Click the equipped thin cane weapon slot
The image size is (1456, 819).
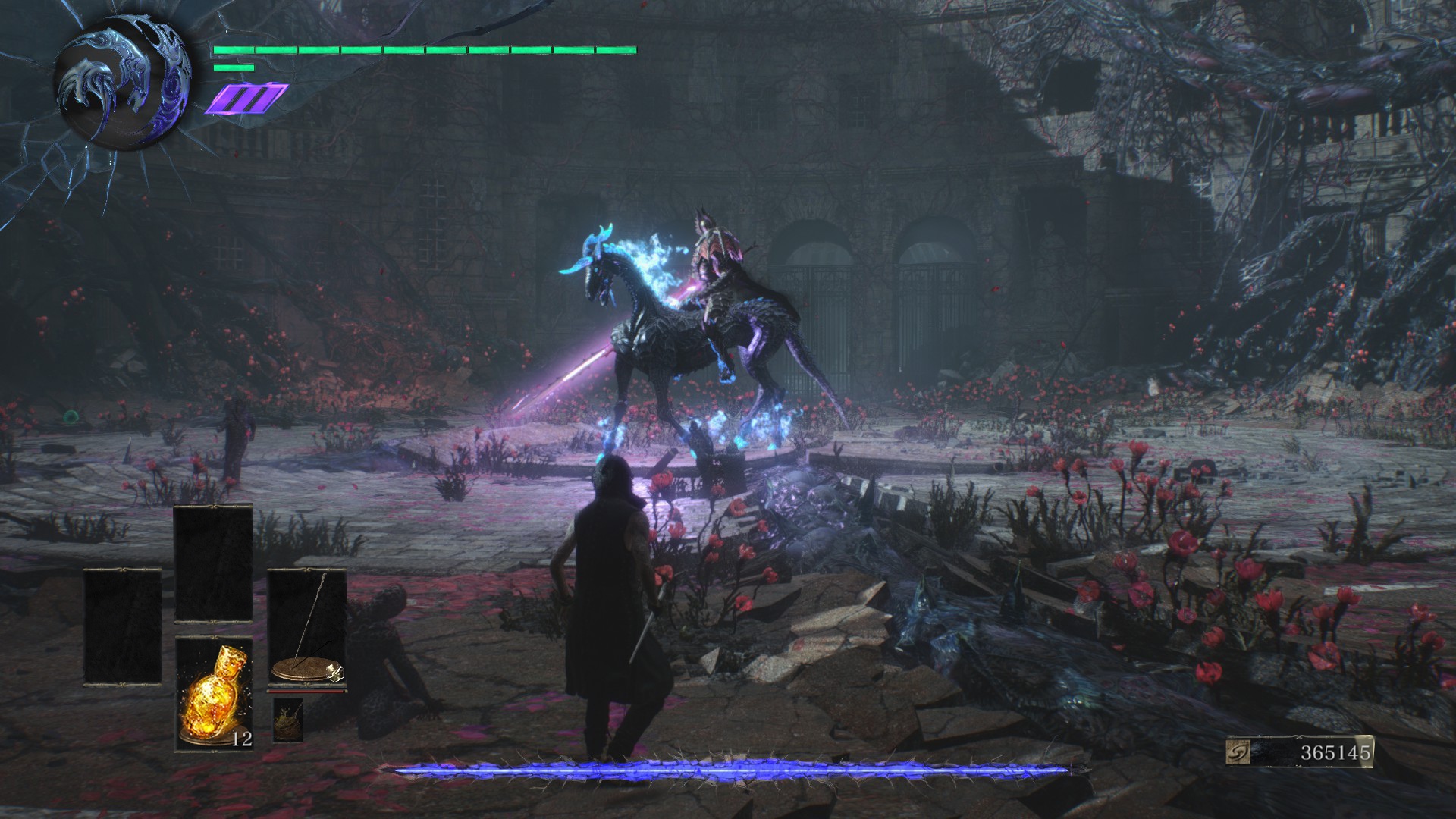306,629
